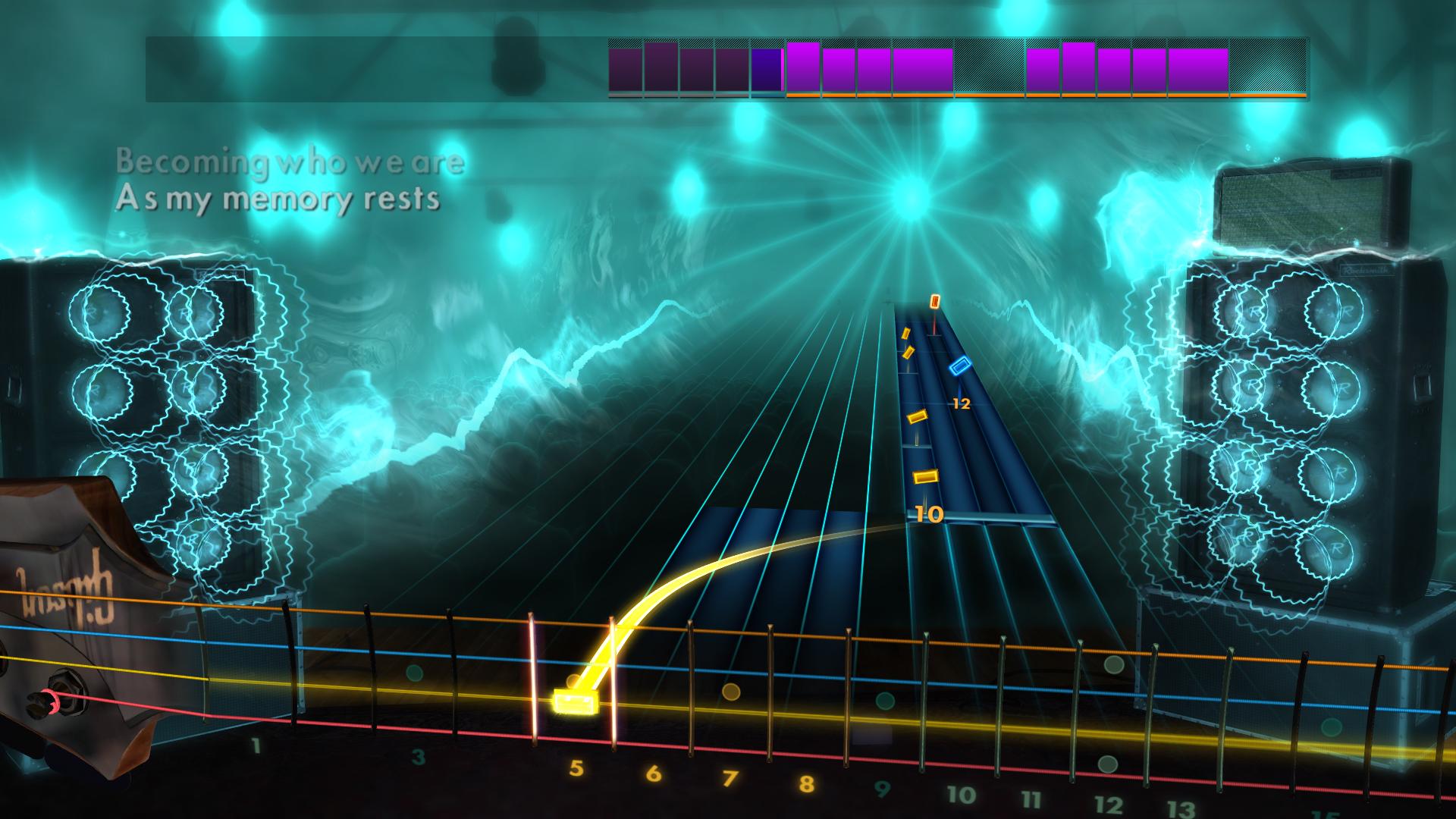
Task: Click the lowest yellow note above the fret marker
Action: pos(926,475)
